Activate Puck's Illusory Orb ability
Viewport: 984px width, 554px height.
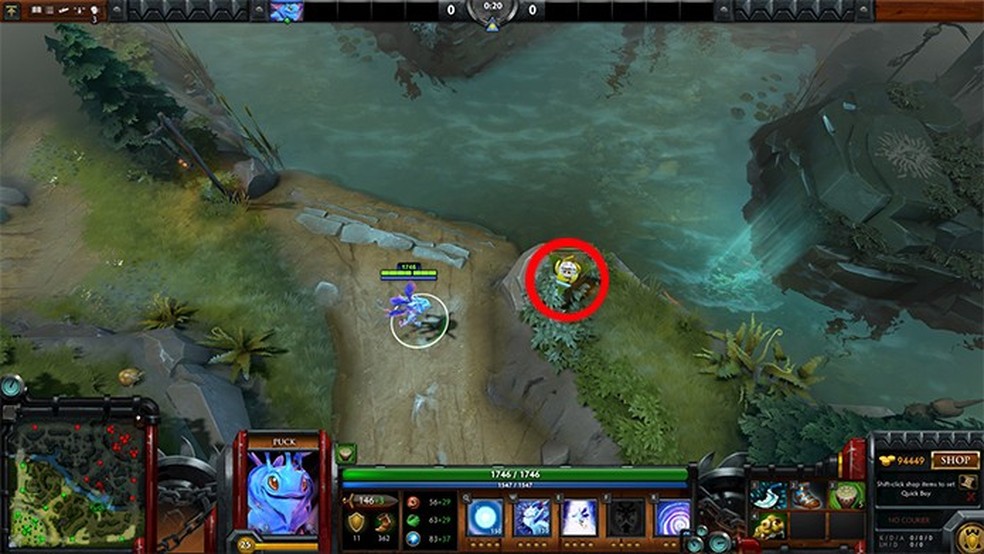point(484,518)
